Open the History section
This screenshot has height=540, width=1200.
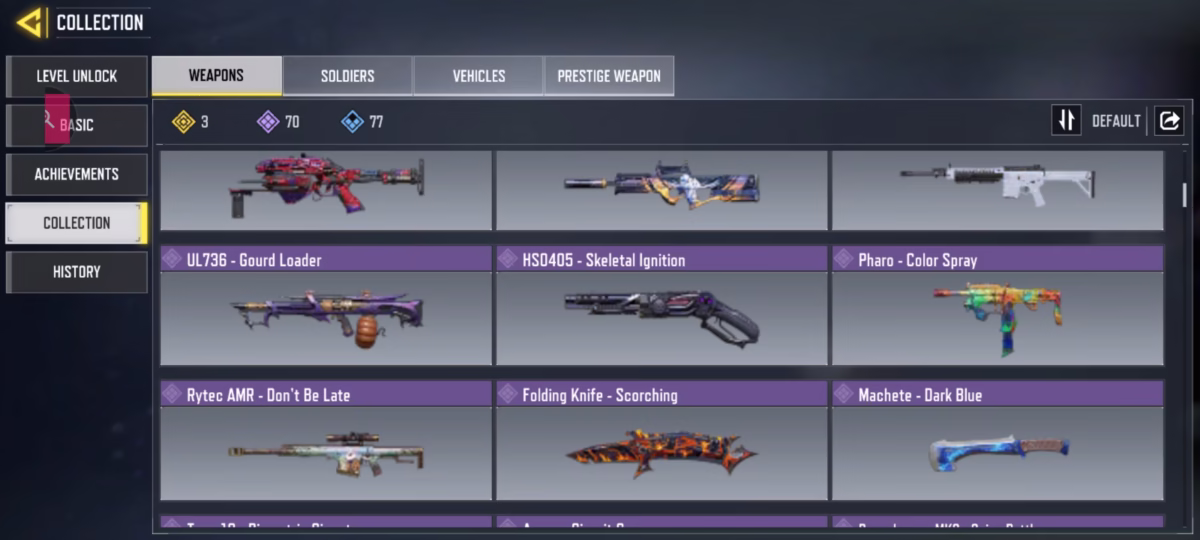77,272
